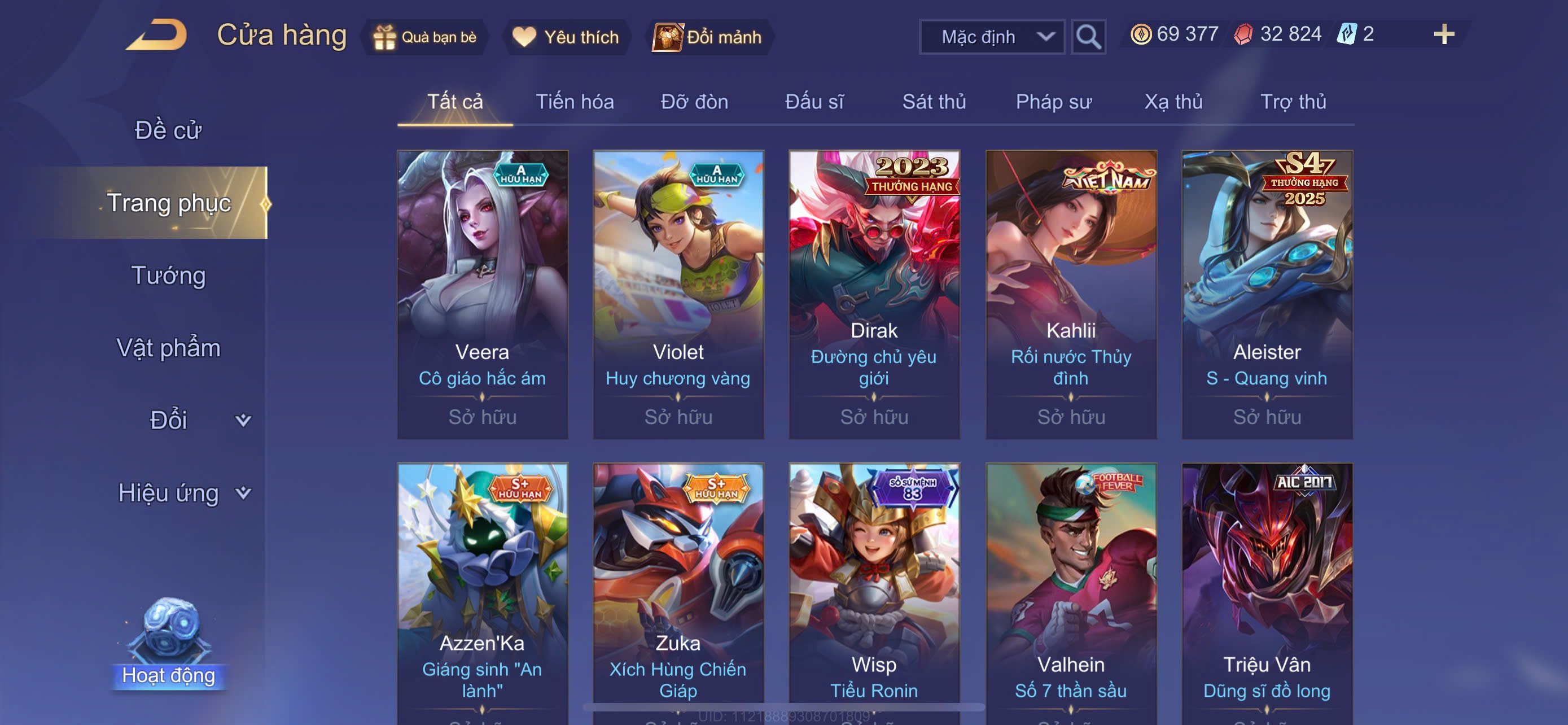Open the Đề cử shop section

pos(168,130)
